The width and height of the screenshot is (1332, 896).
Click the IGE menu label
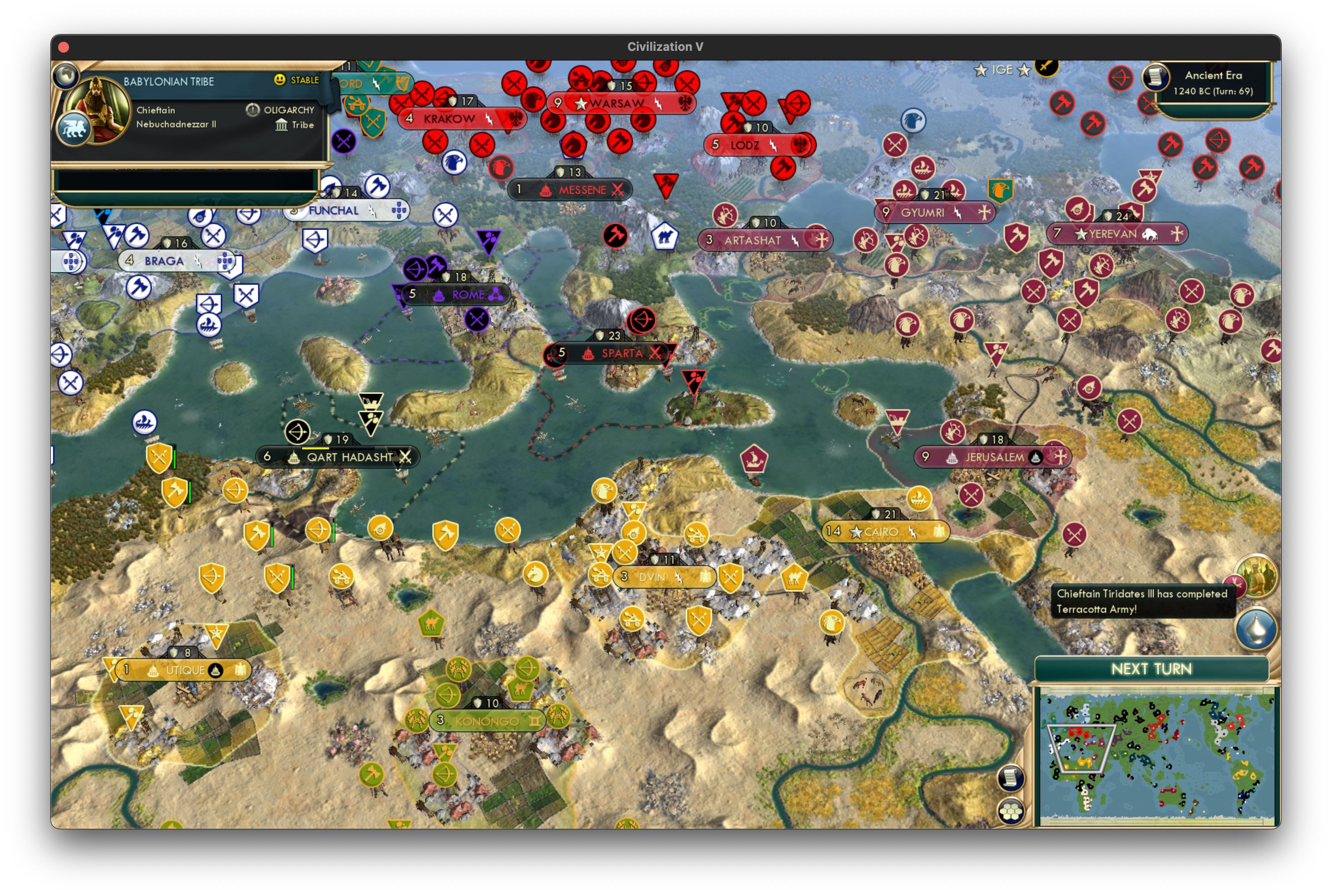(1003, 70)
